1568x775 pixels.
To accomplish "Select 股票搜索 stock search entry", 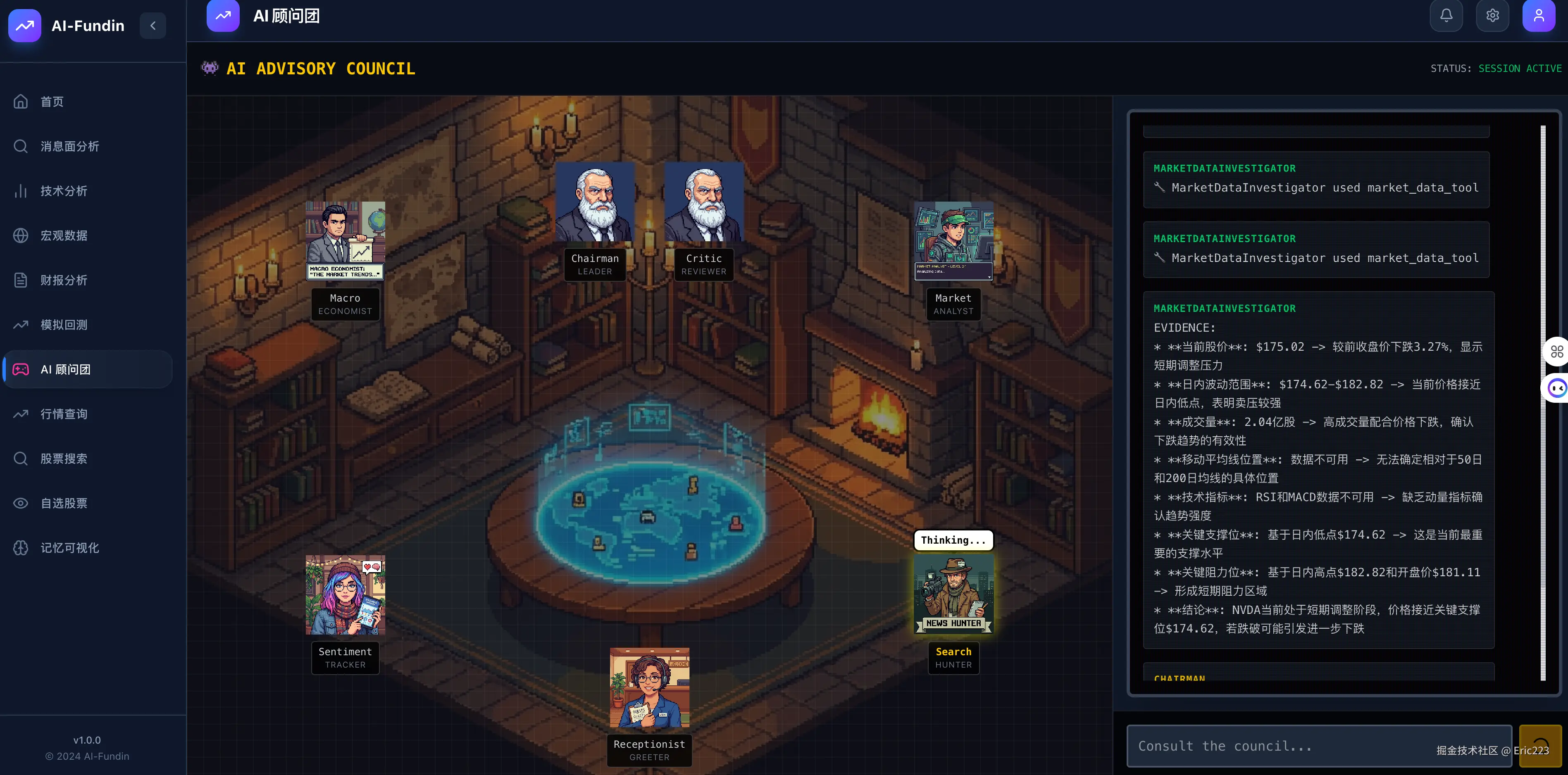I will pos(64,459).
